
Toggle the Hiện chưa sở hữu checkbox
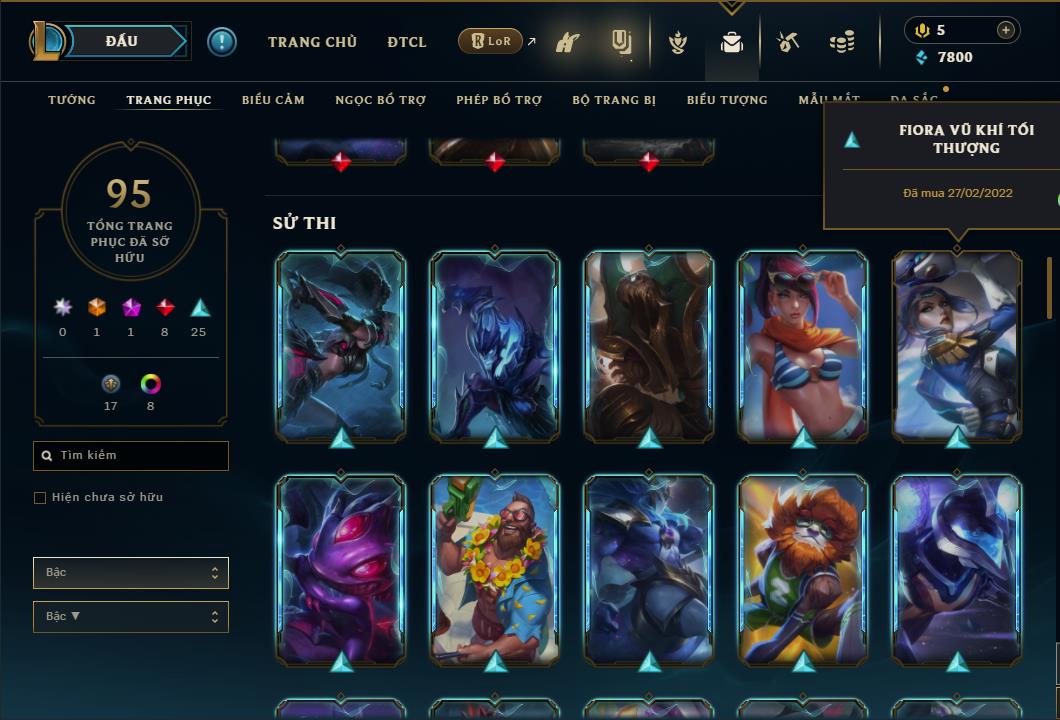40,498
